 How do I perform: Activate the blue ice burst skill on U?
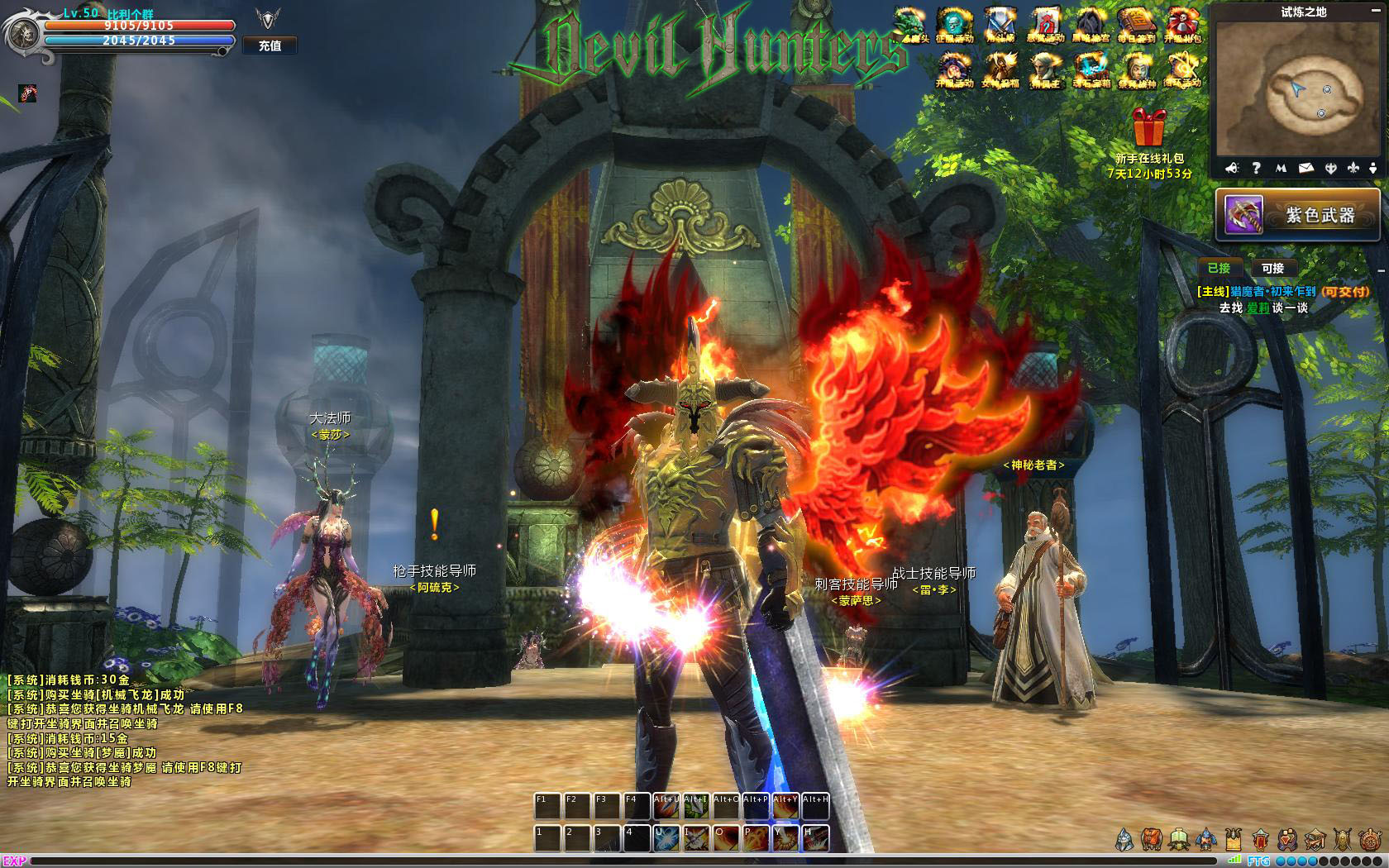667,837
